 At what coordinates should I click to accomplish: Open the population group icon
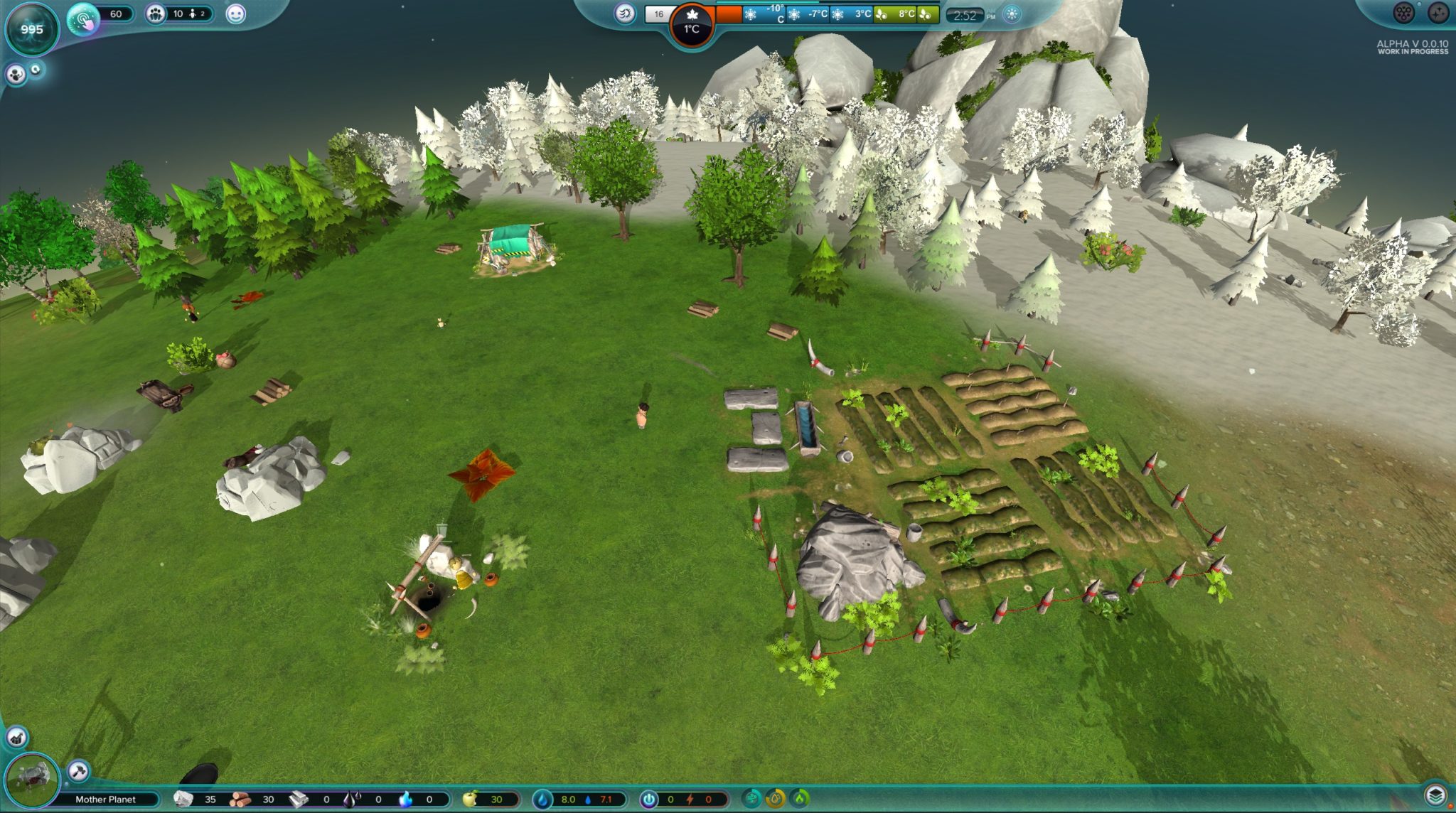click(x=155, y=14)
